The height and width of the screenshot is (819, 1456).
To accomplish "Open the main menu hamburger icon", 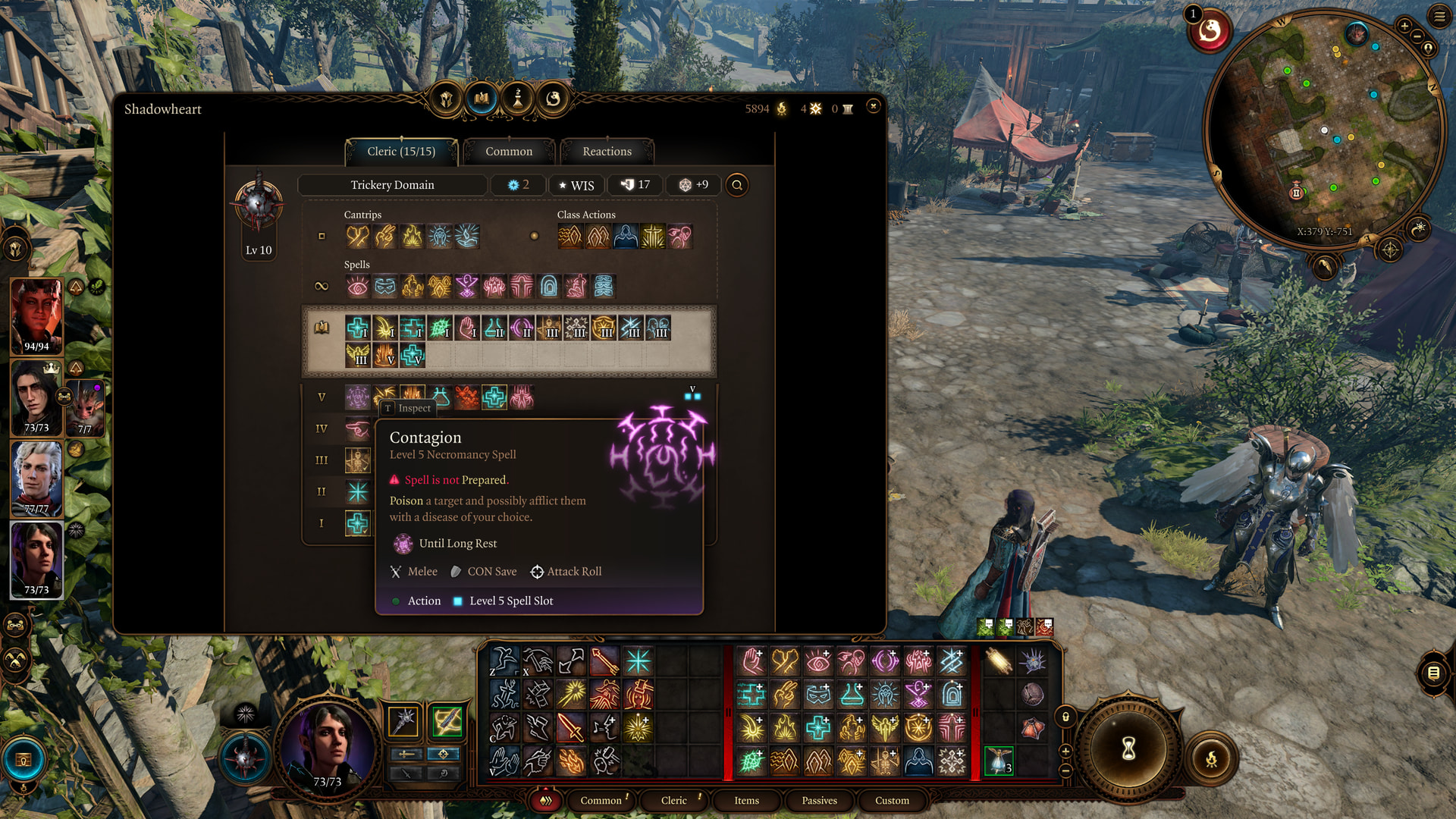I will [x=1439, y=16].
